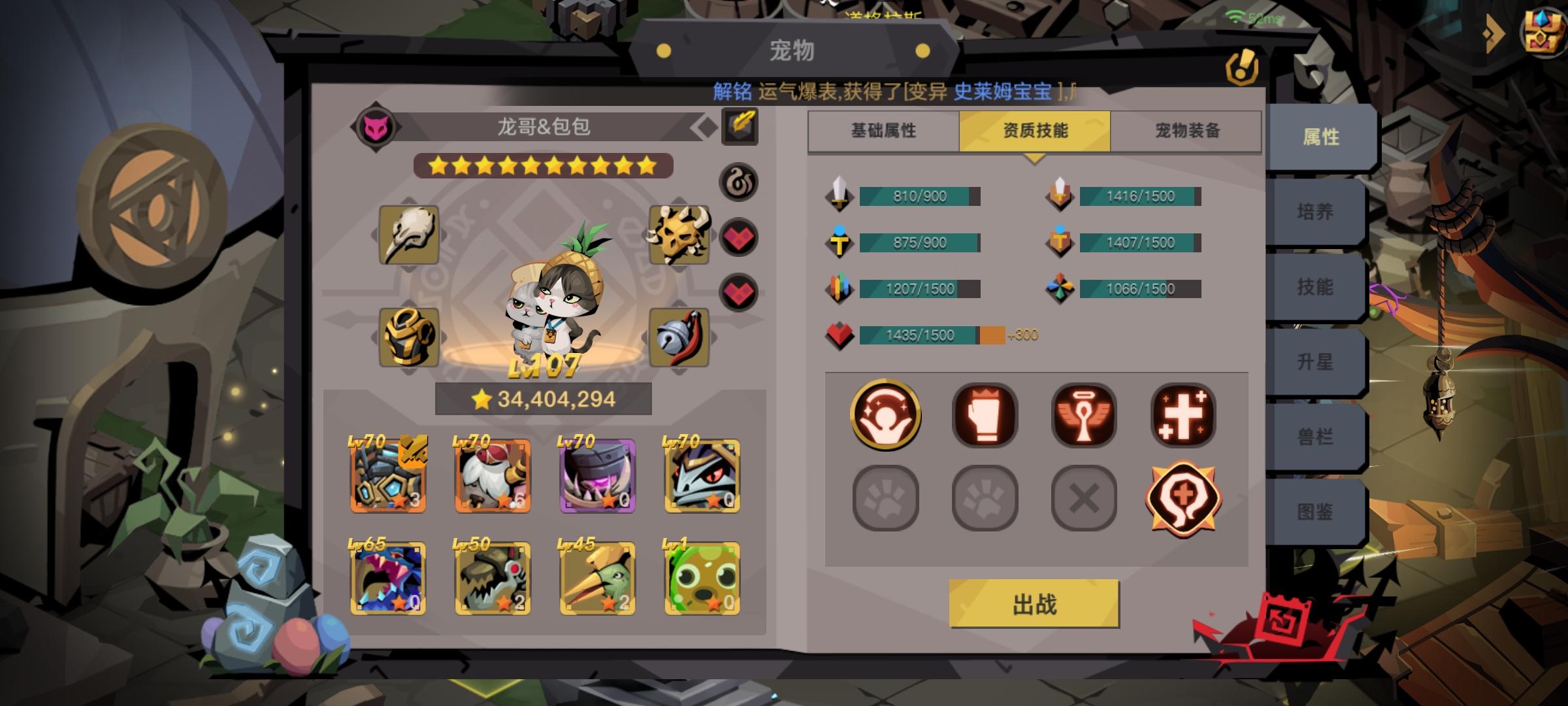Switch to the 宠物装备 tab
The height and width of the screenshot is (706, 1568).
[x=1187, y=131]
